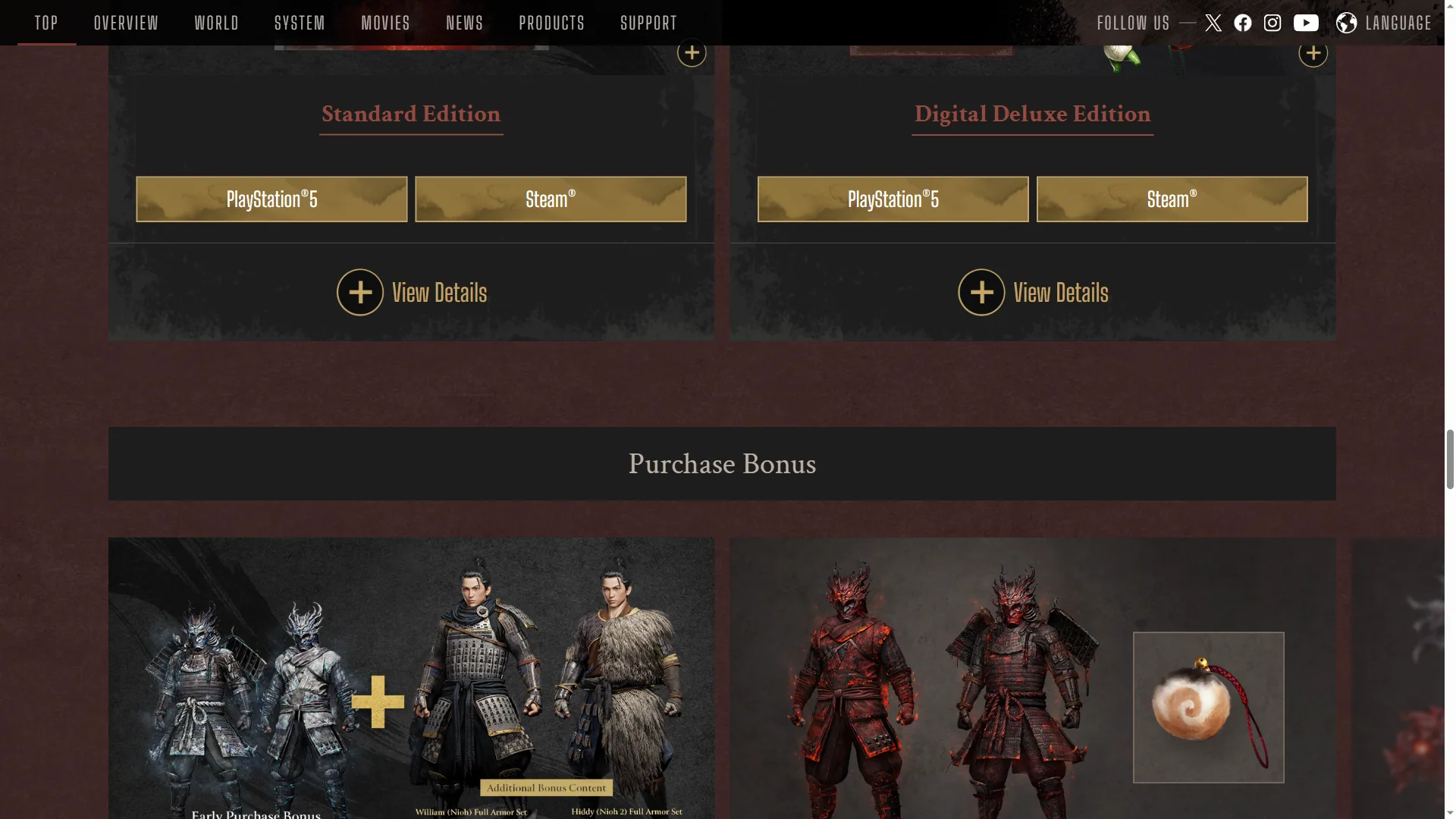Click the Instagram icon

click(1272, 23)
